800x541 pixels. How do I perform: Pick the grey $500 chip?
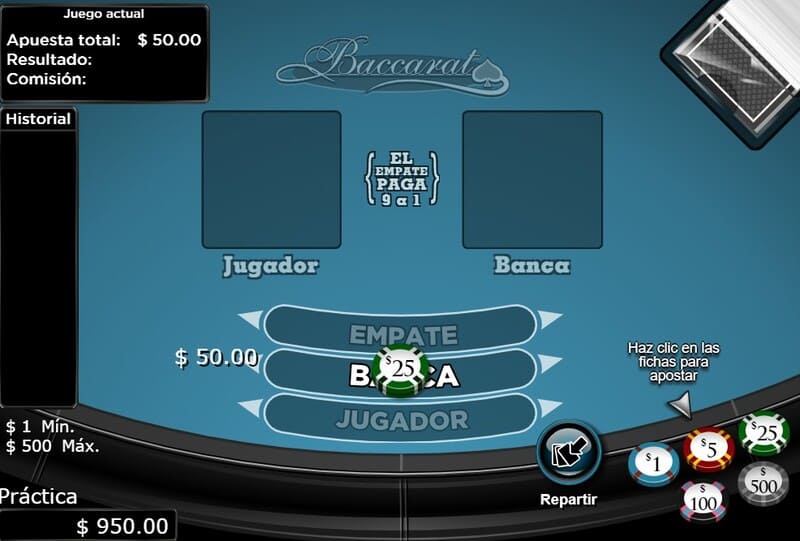tap(763, 483)
